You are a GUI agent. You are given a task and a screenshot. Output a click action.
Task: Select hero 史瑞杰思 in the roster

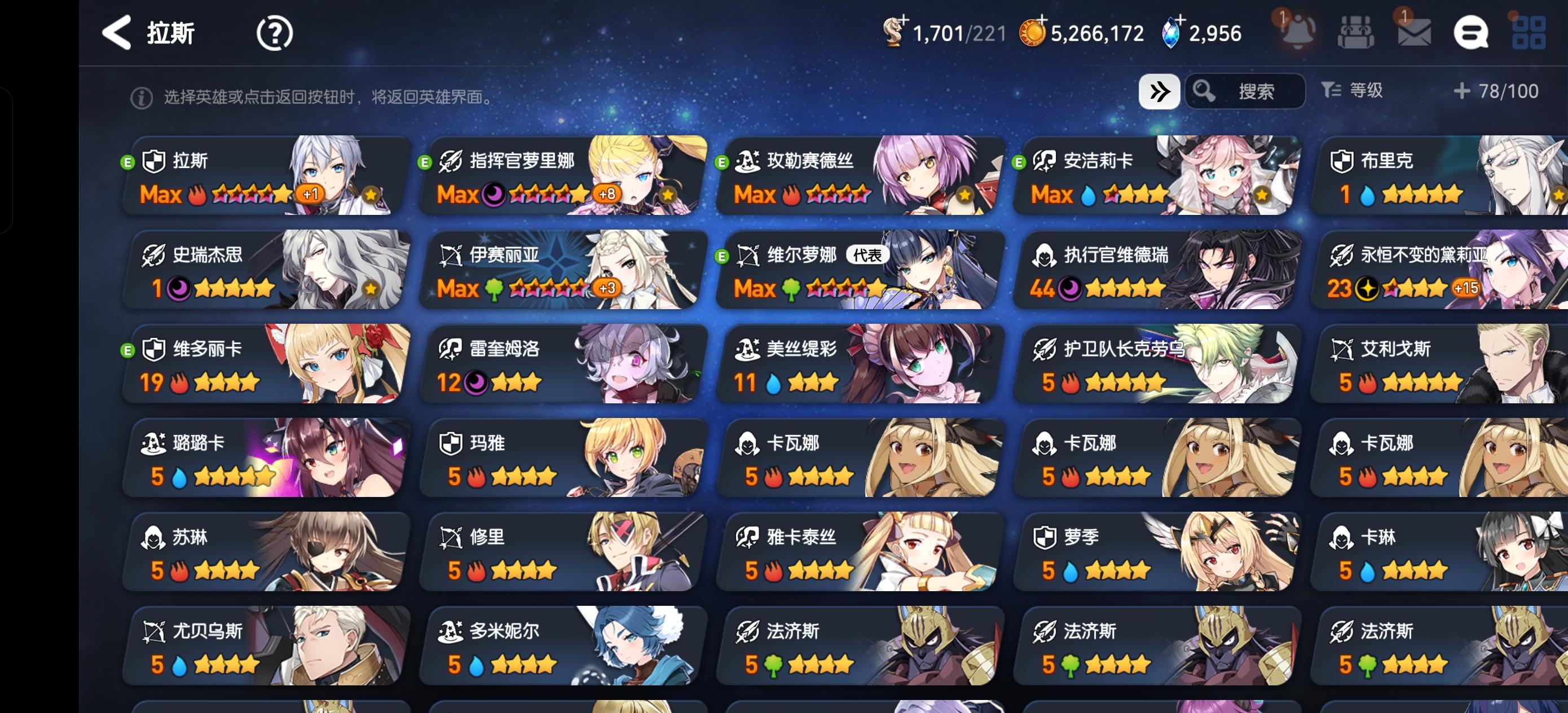pos(265,270)
